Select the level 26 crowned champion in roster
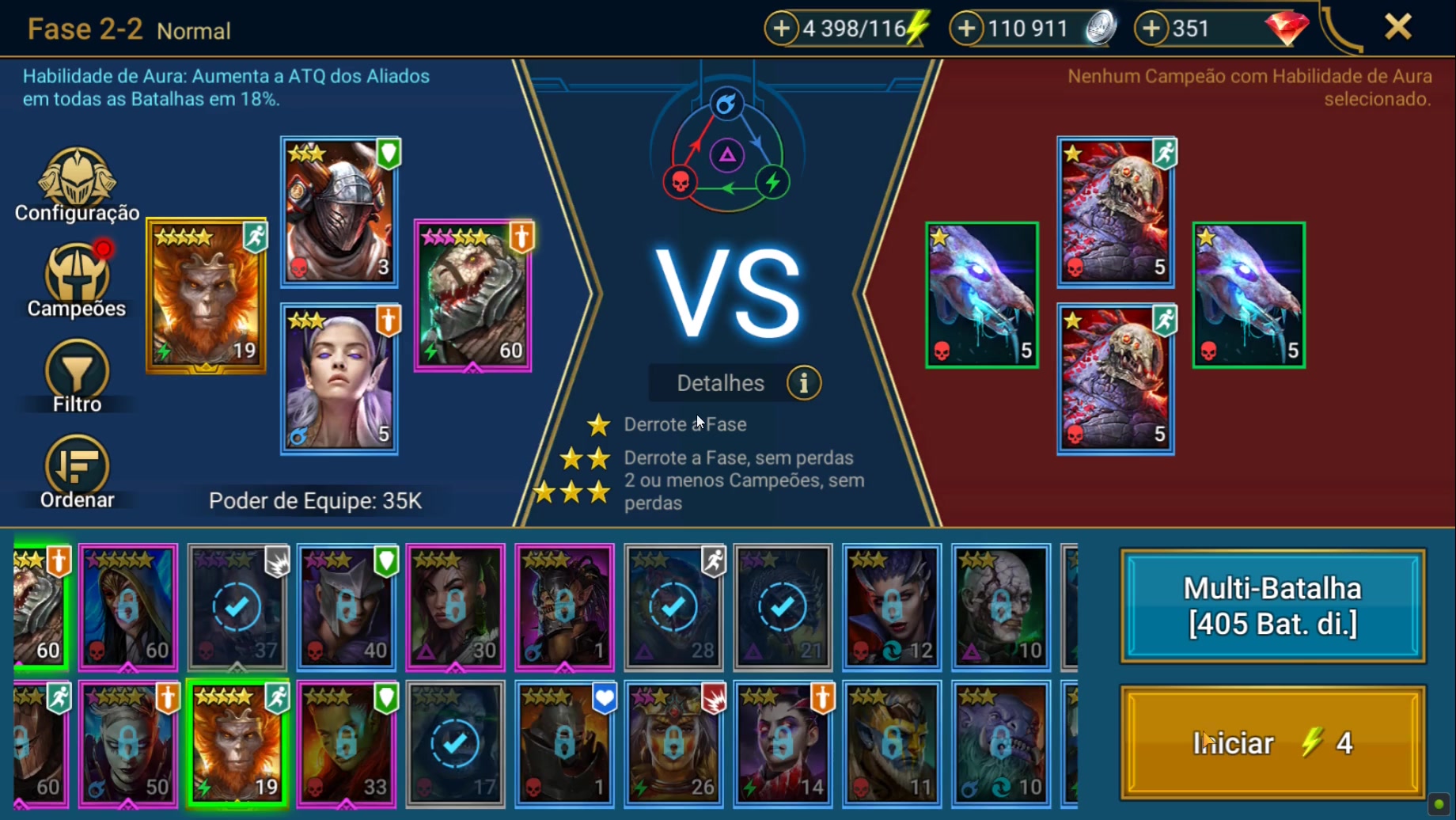Screen dimensions: 1456x820 673,743
